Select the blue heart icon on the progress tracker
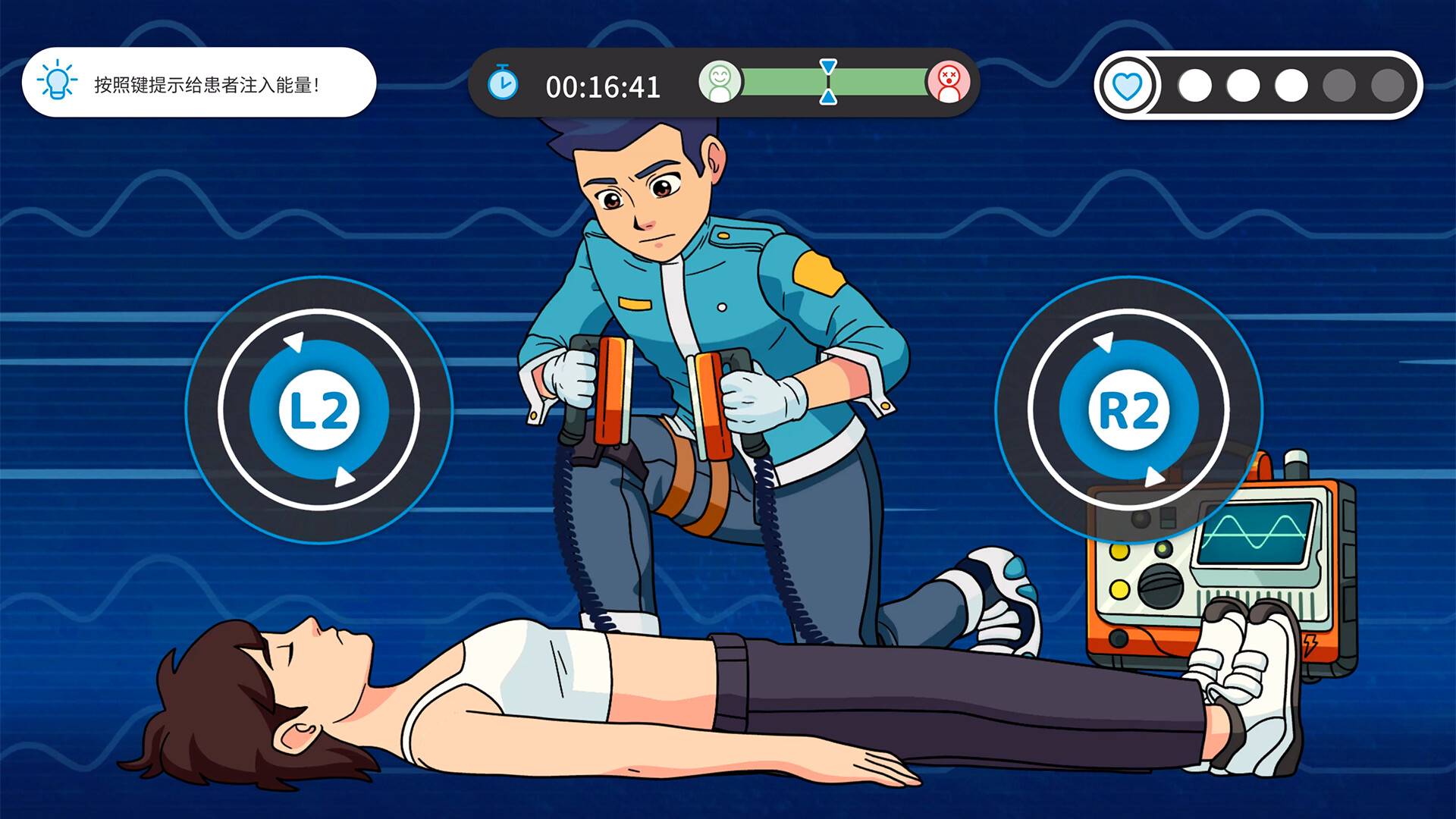Screen dimensions: 1456x819 (1128, 86)
